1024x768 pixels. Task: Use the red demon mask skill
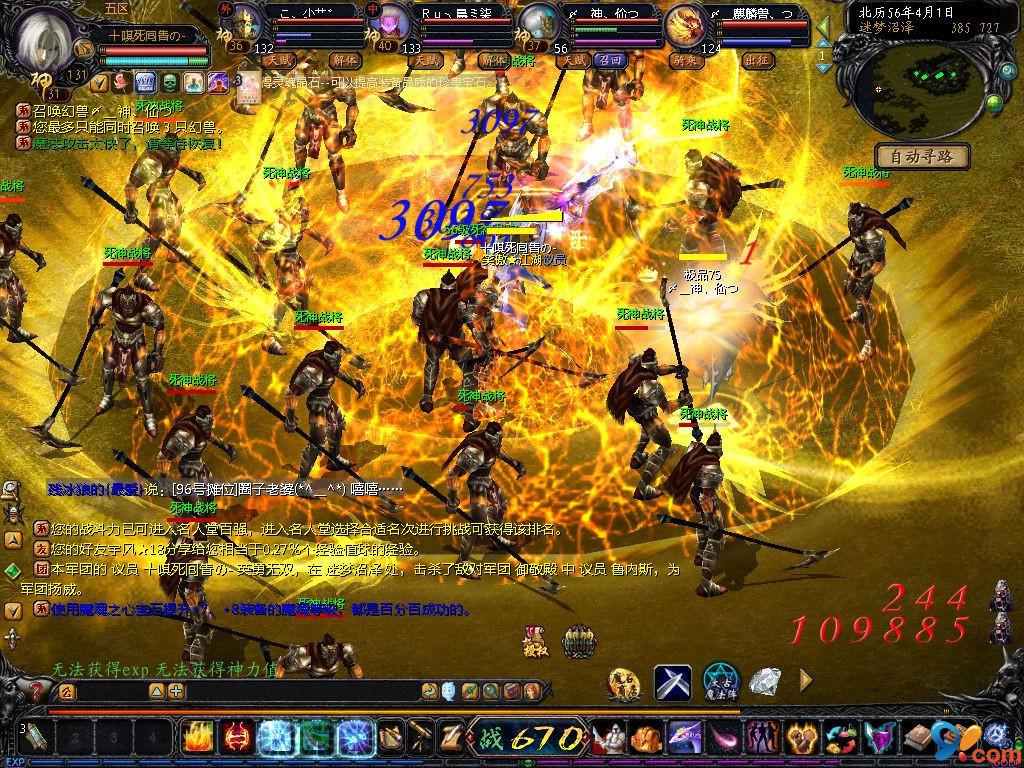point(236,738)
